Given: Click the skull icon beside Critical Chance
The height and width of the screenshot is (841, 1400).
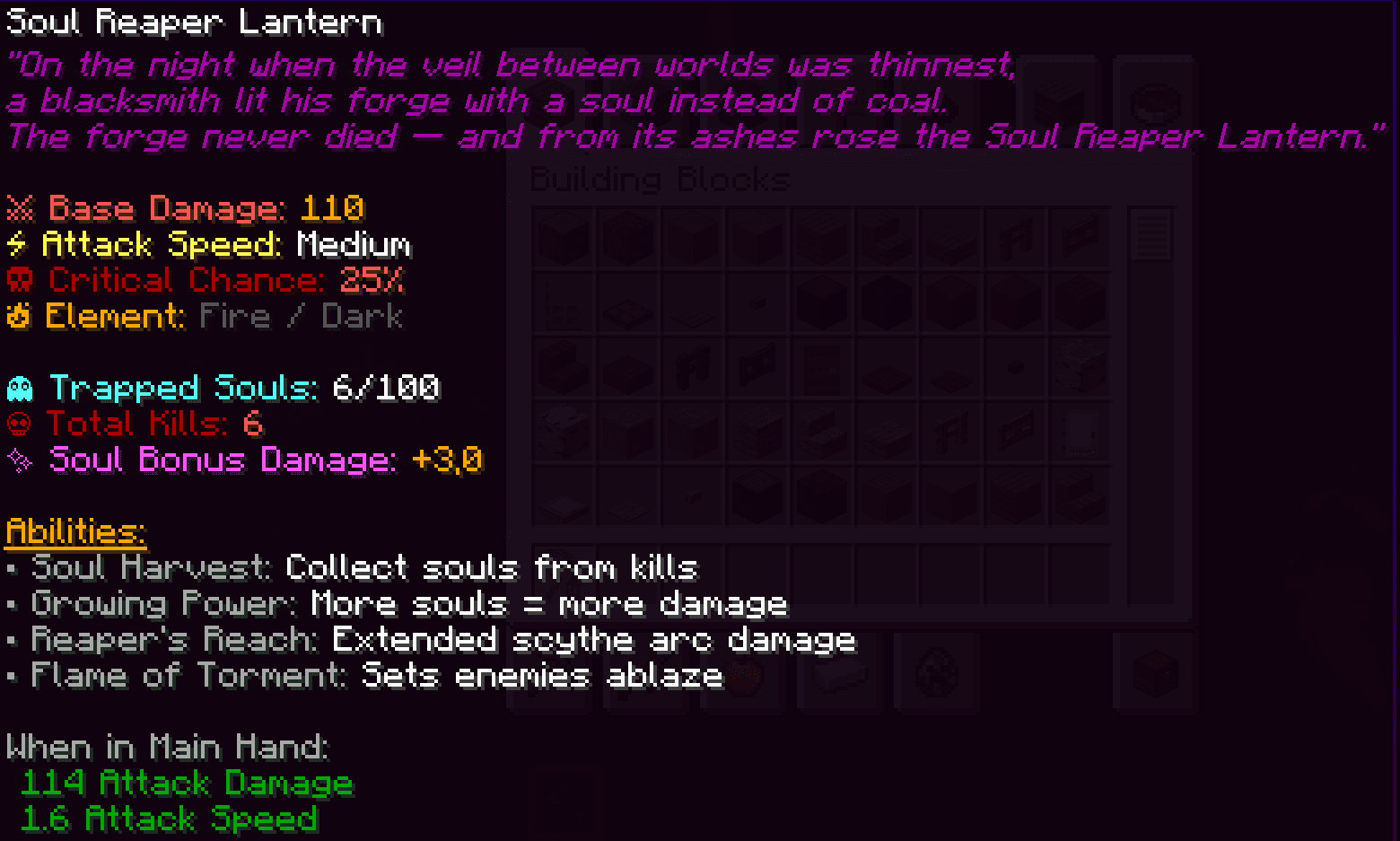Looking at the screenshot, I should click(x=20, y=280).
